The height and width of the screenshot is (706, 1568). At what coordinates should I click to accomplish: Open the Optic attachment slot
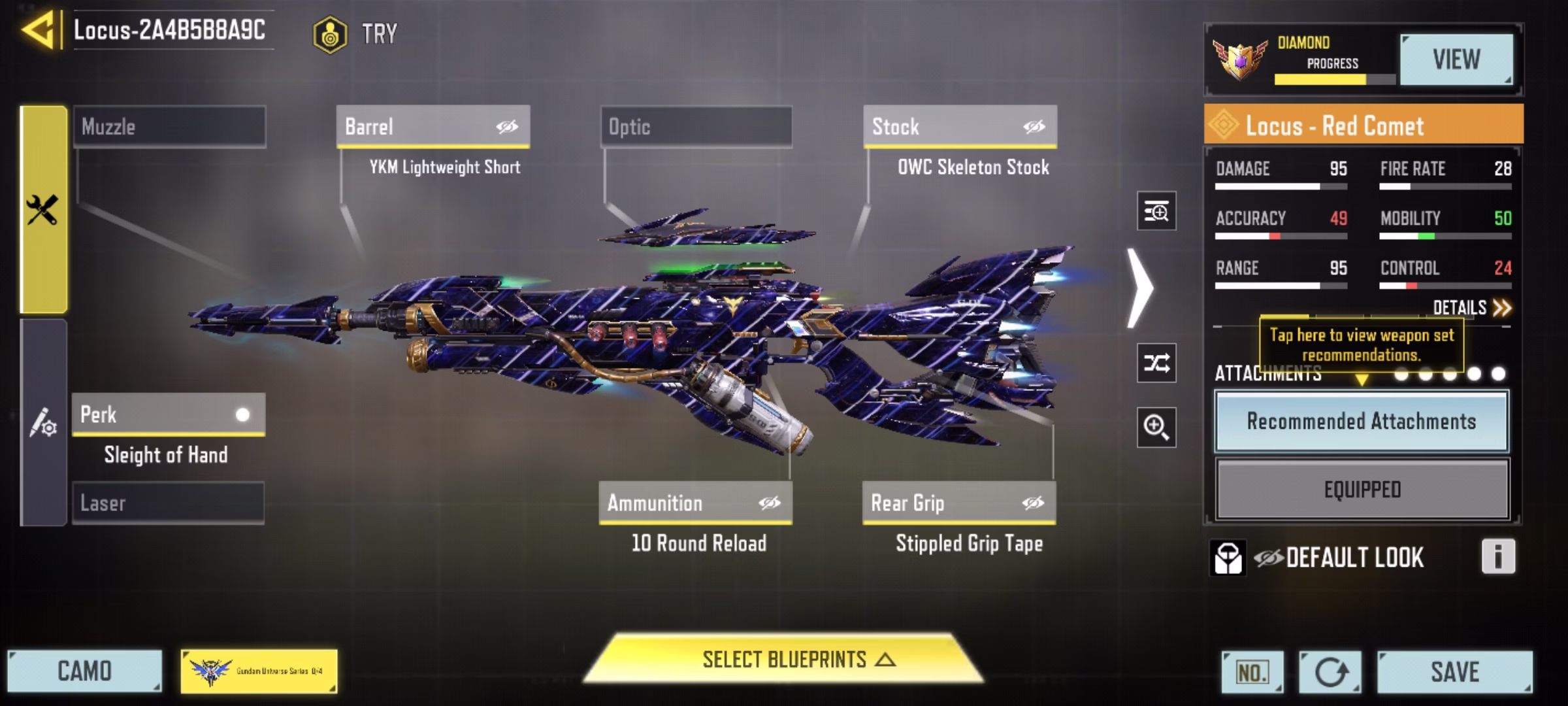pos(696,126)
